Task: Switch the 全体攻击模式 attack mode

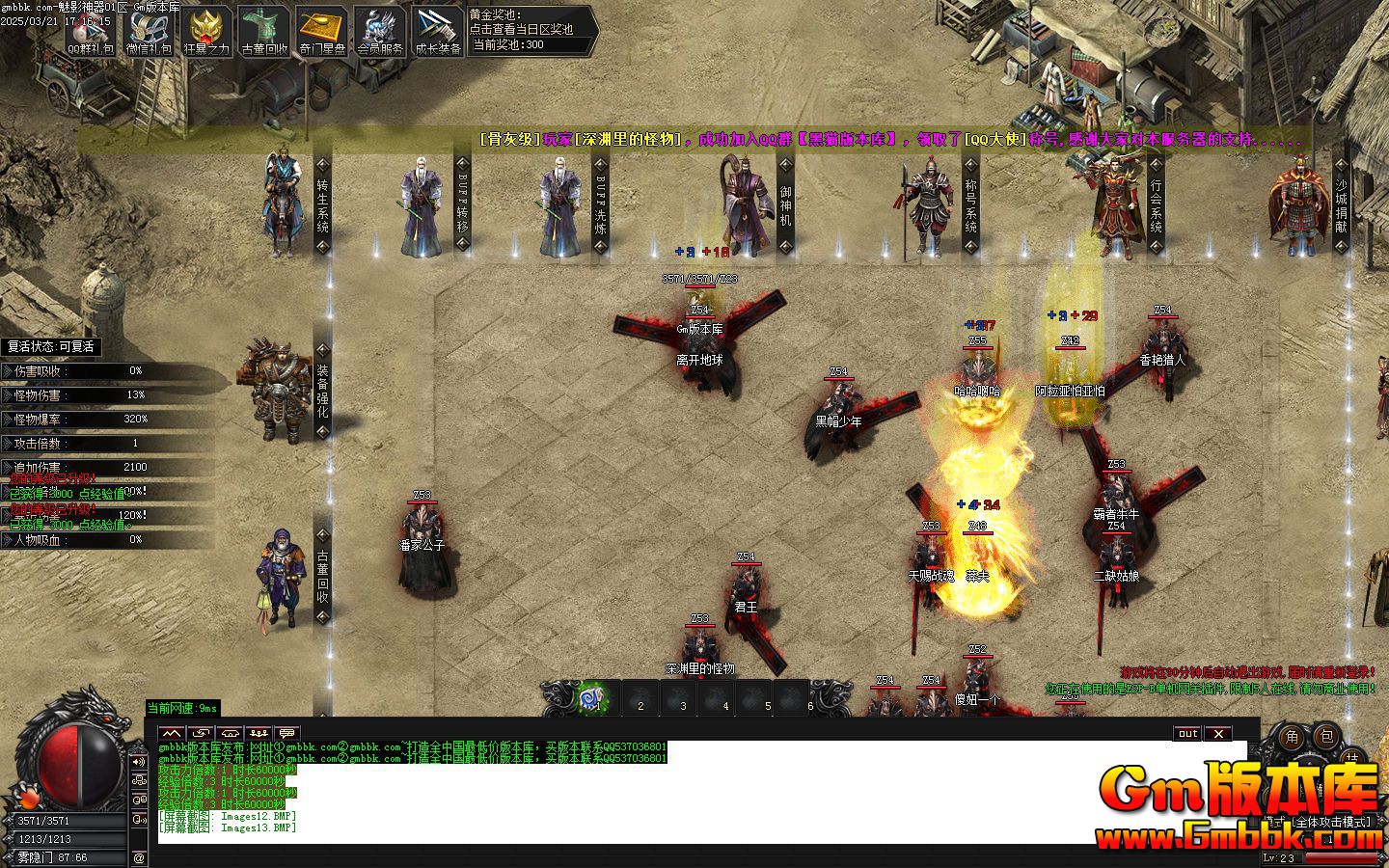Action: 1333,822
